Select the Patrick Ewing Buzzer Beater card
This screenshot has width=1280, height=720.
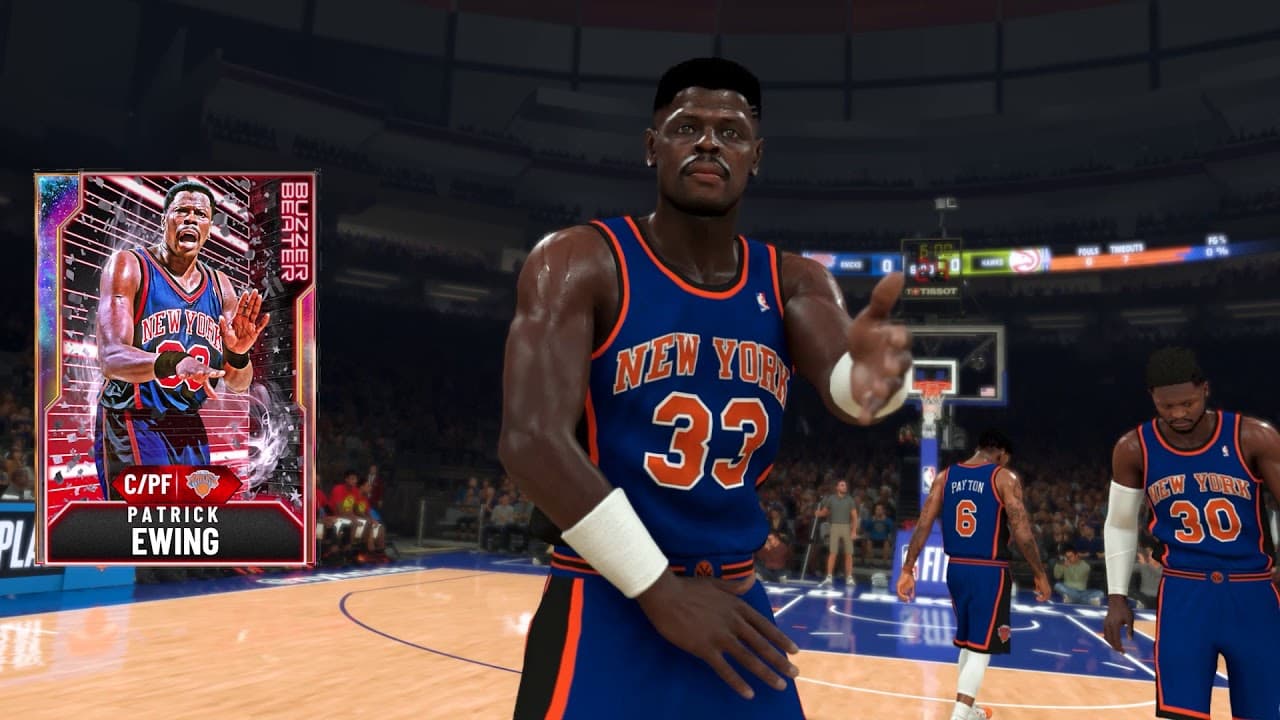[176, 368]
